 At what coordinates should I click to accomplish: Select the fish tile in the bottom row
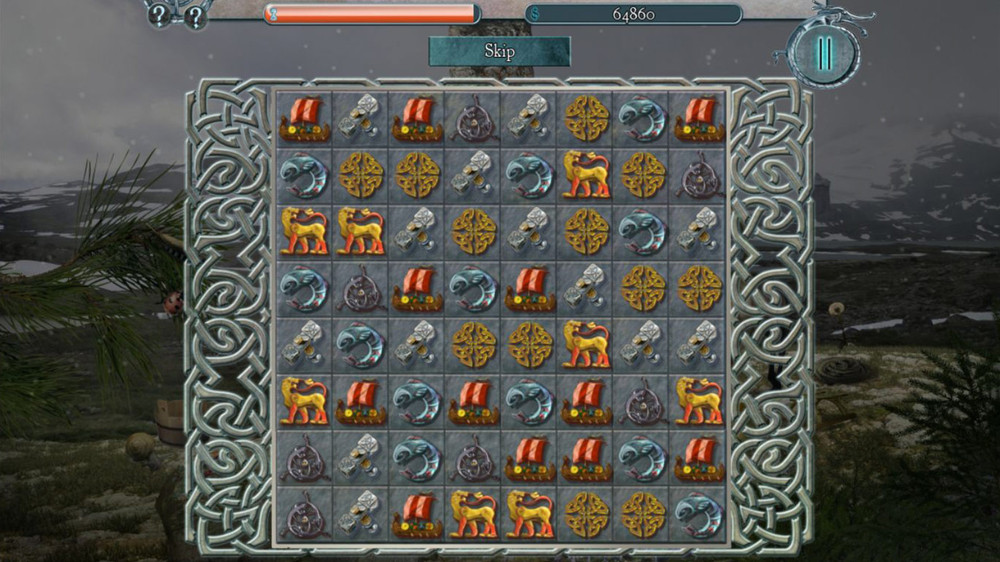click(698, 514)
